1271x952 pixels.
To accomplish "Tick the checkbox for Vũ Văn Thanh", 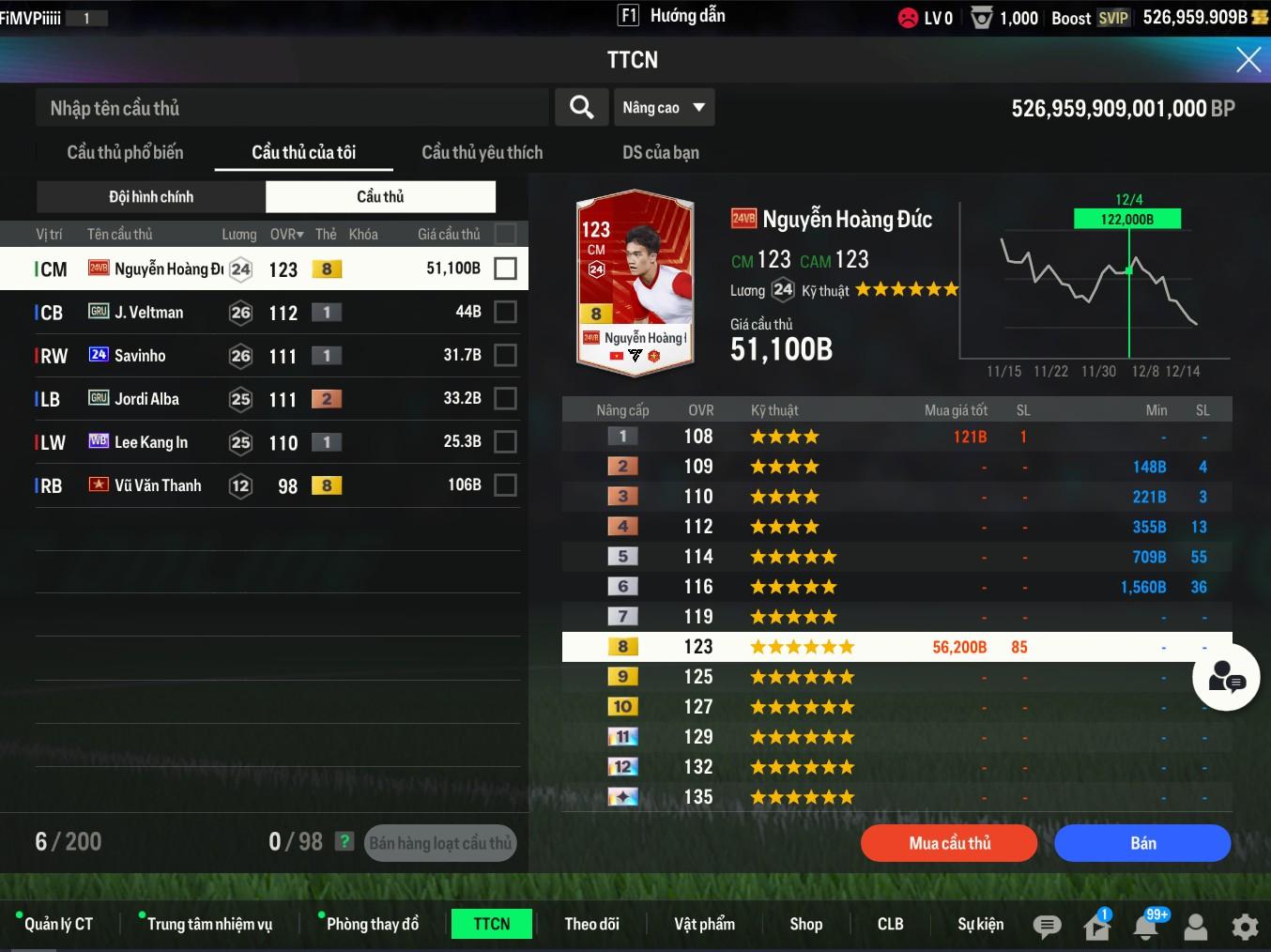I will click(505, 484).
